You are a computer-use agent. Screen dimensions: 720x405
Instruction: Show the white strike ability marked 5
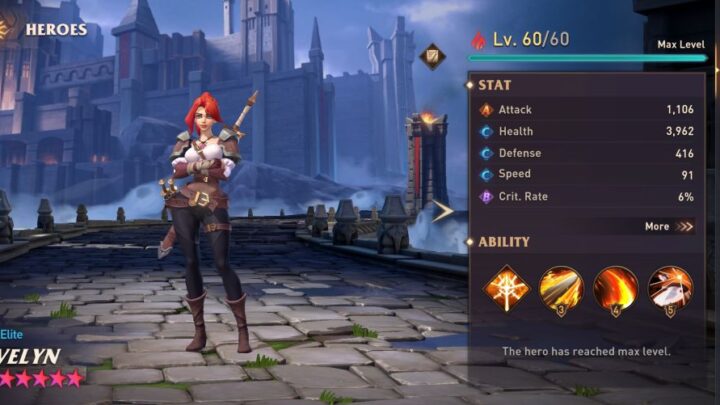(x=669, y=288)
